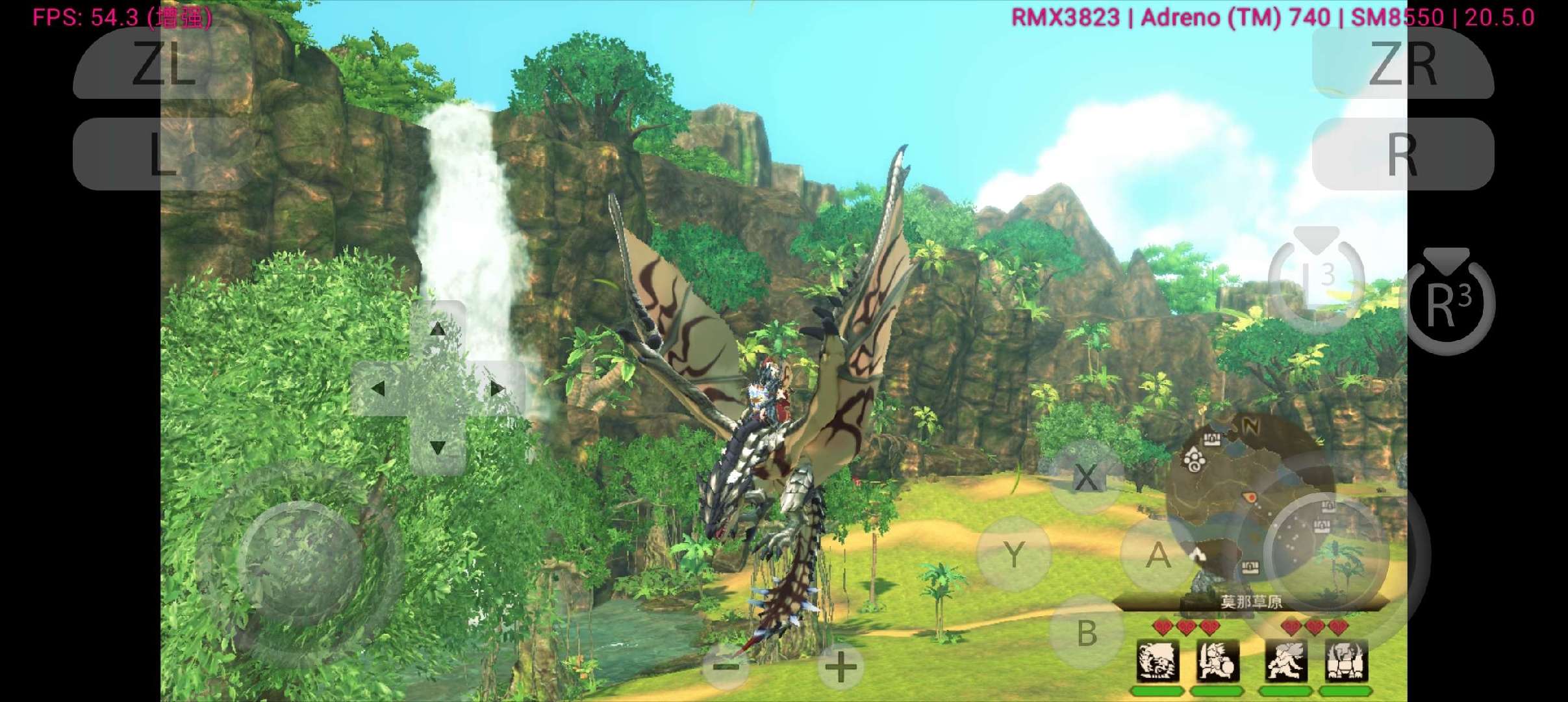This screenshot has width=1568, height=702.
Task: Tap the emulator's ZL touch button
Action: pos(162,64)
